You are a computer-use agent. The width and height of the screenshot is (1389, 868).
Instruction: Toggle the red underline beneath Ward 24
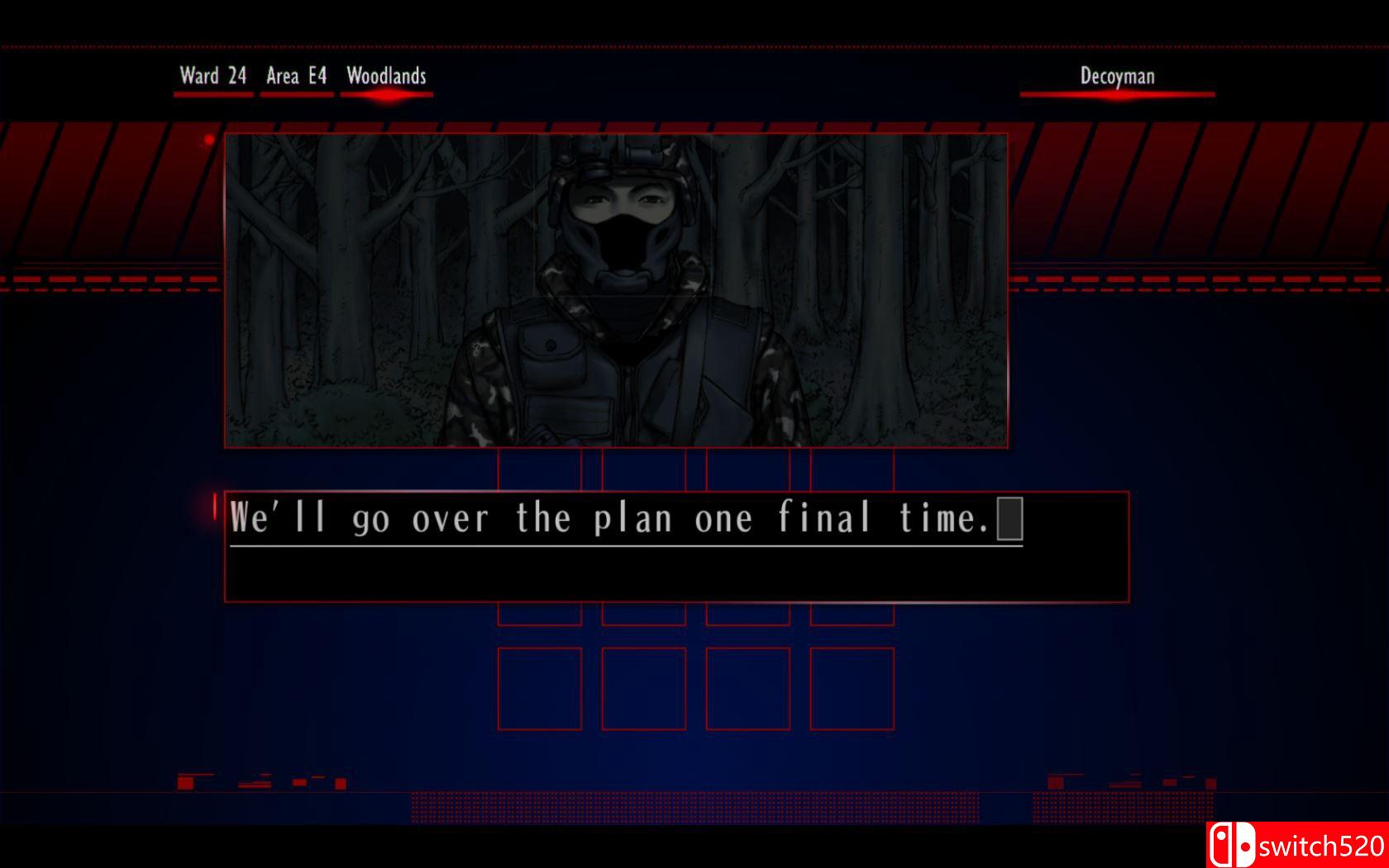212,93
